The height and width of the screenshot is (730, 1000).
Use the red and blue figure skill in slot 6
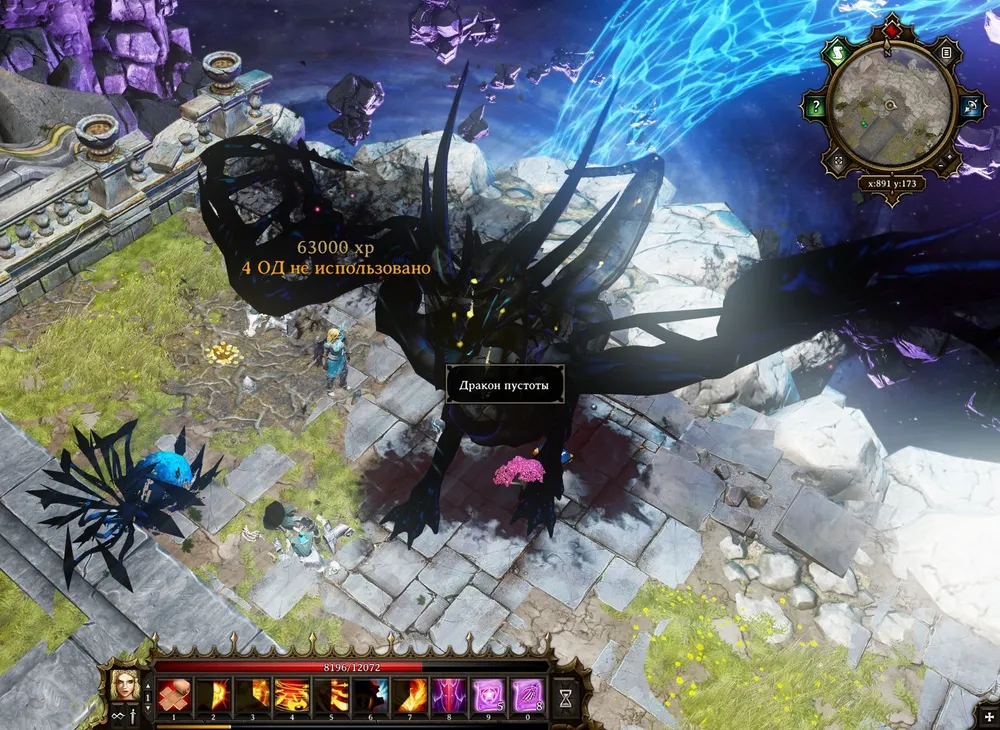369,692
